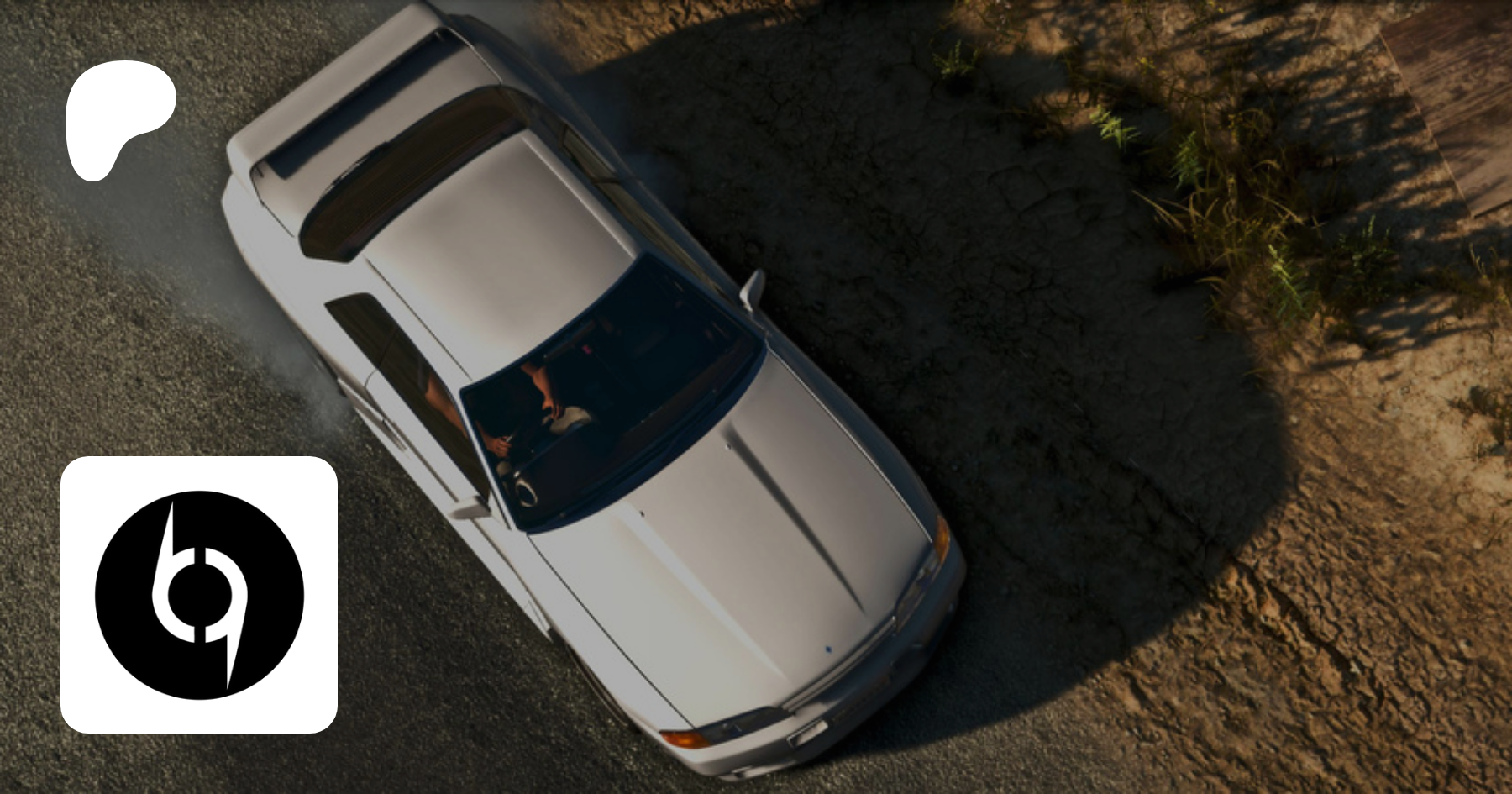This screenshot has width=1512, height=794.
Task: Open the creator's black circular avatar
Action: tap(199, 595)
